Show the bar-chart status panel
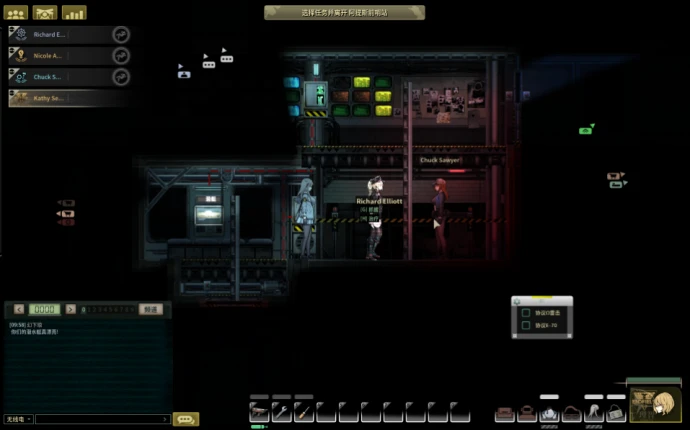Screen dimensions: 690x430 [x=74, y=13]
